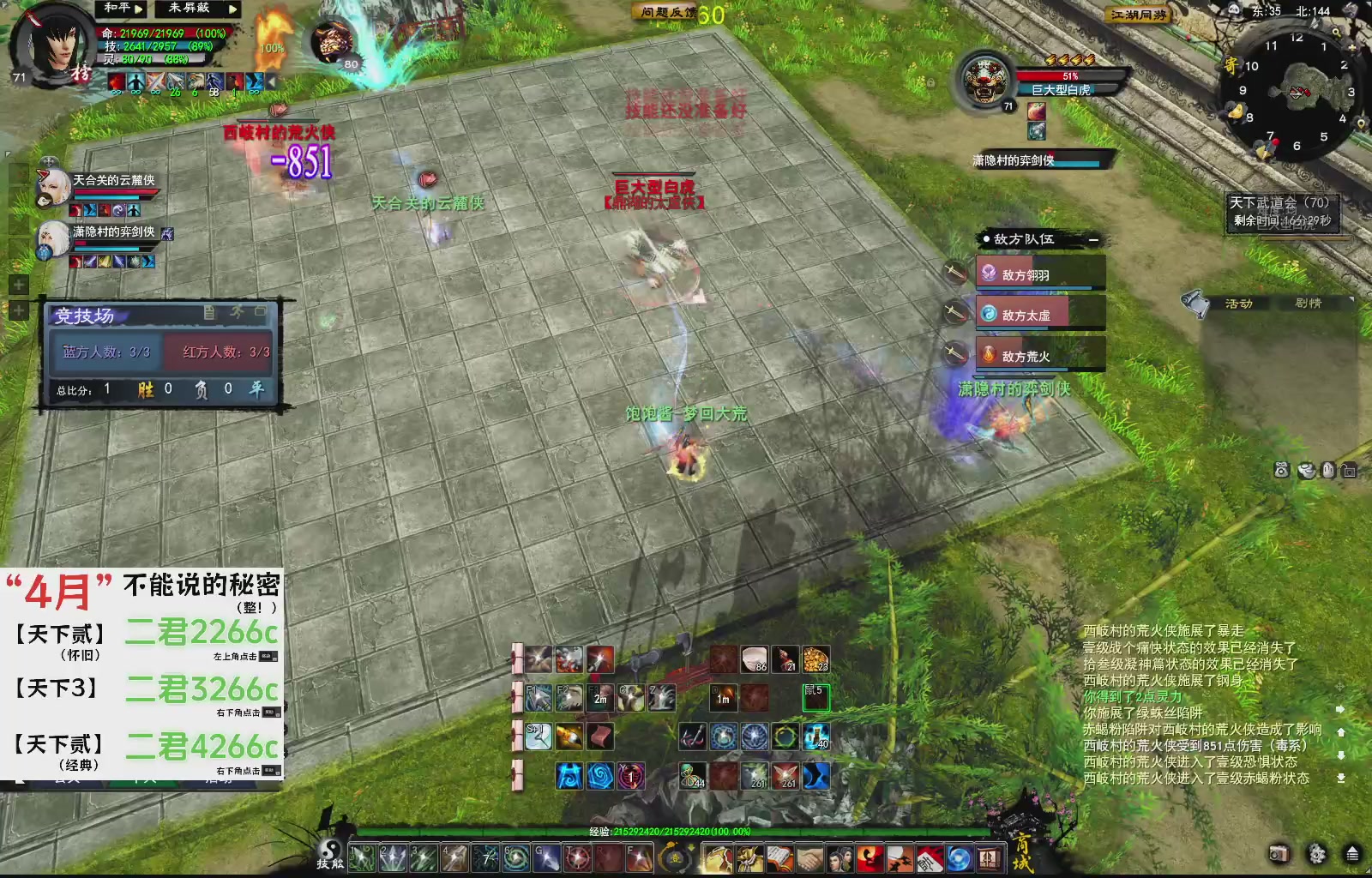Toggle the lock icon near the cursor tools

tap(1349, 471)
